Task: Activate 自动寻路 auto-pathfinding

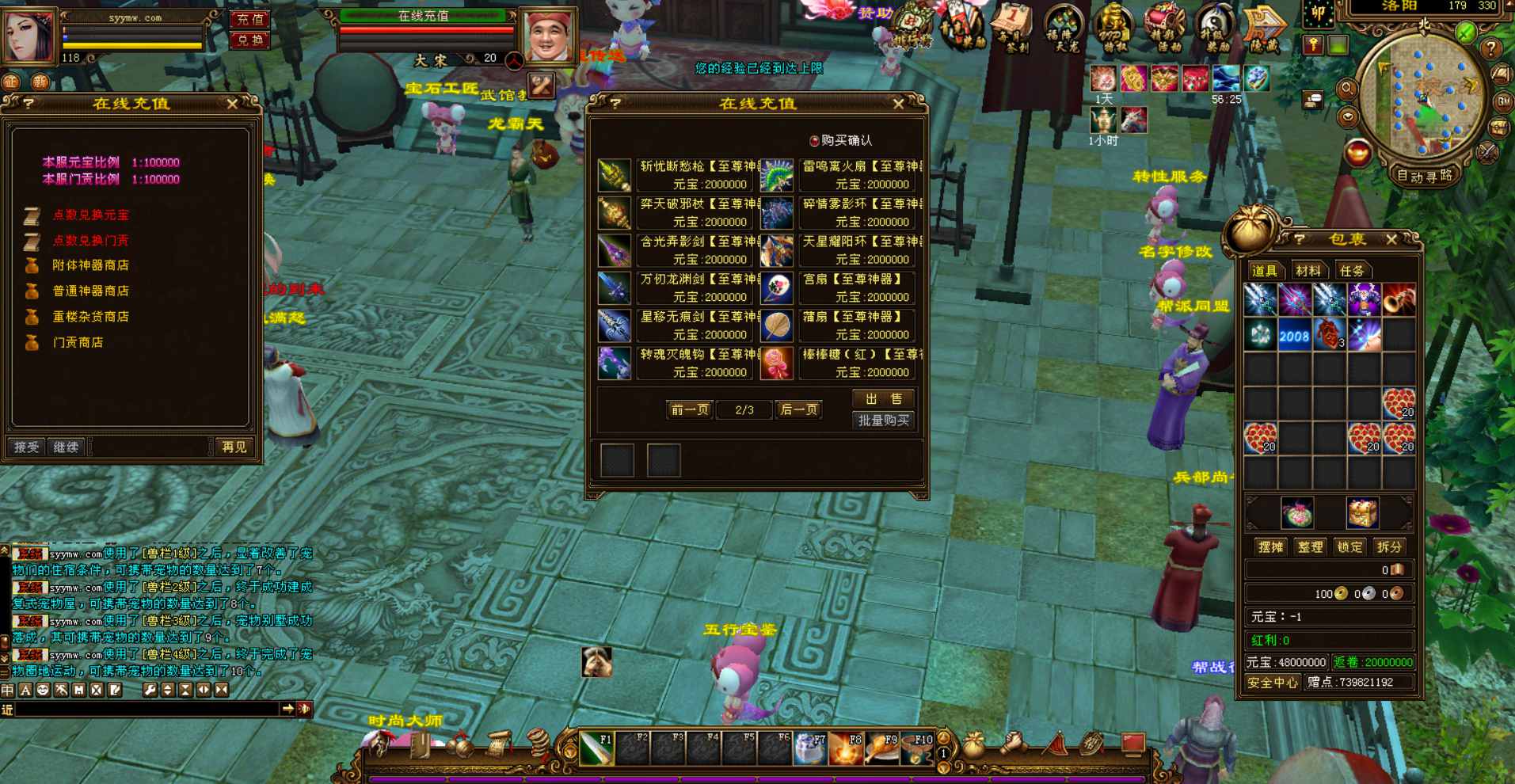Action: click(1425, 176)
